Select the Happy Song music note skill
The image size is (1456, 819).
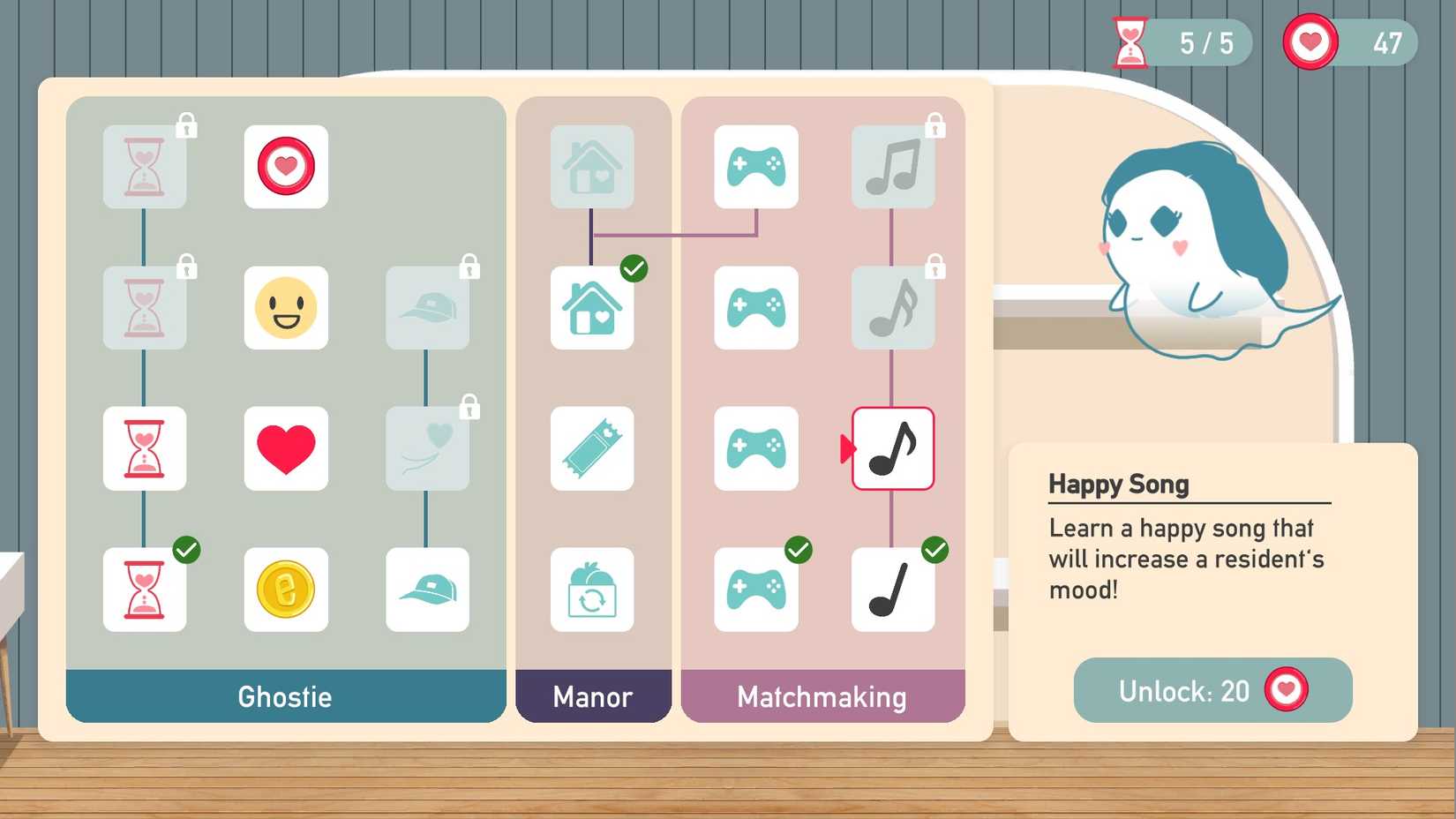coord(893,448)
